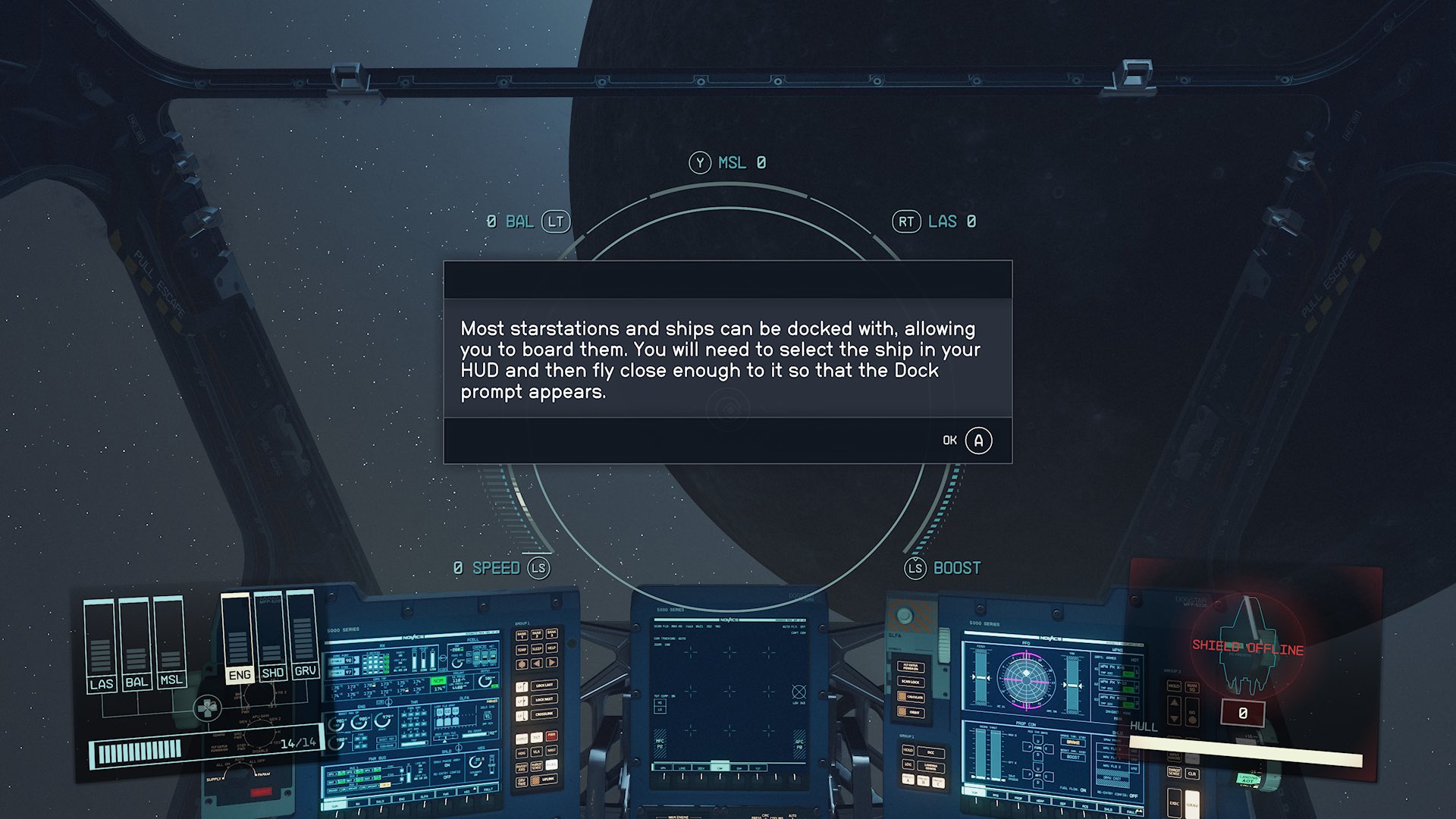
Task: Click the RT glyph next to the LAS counter
Action: tap(907, 221)
